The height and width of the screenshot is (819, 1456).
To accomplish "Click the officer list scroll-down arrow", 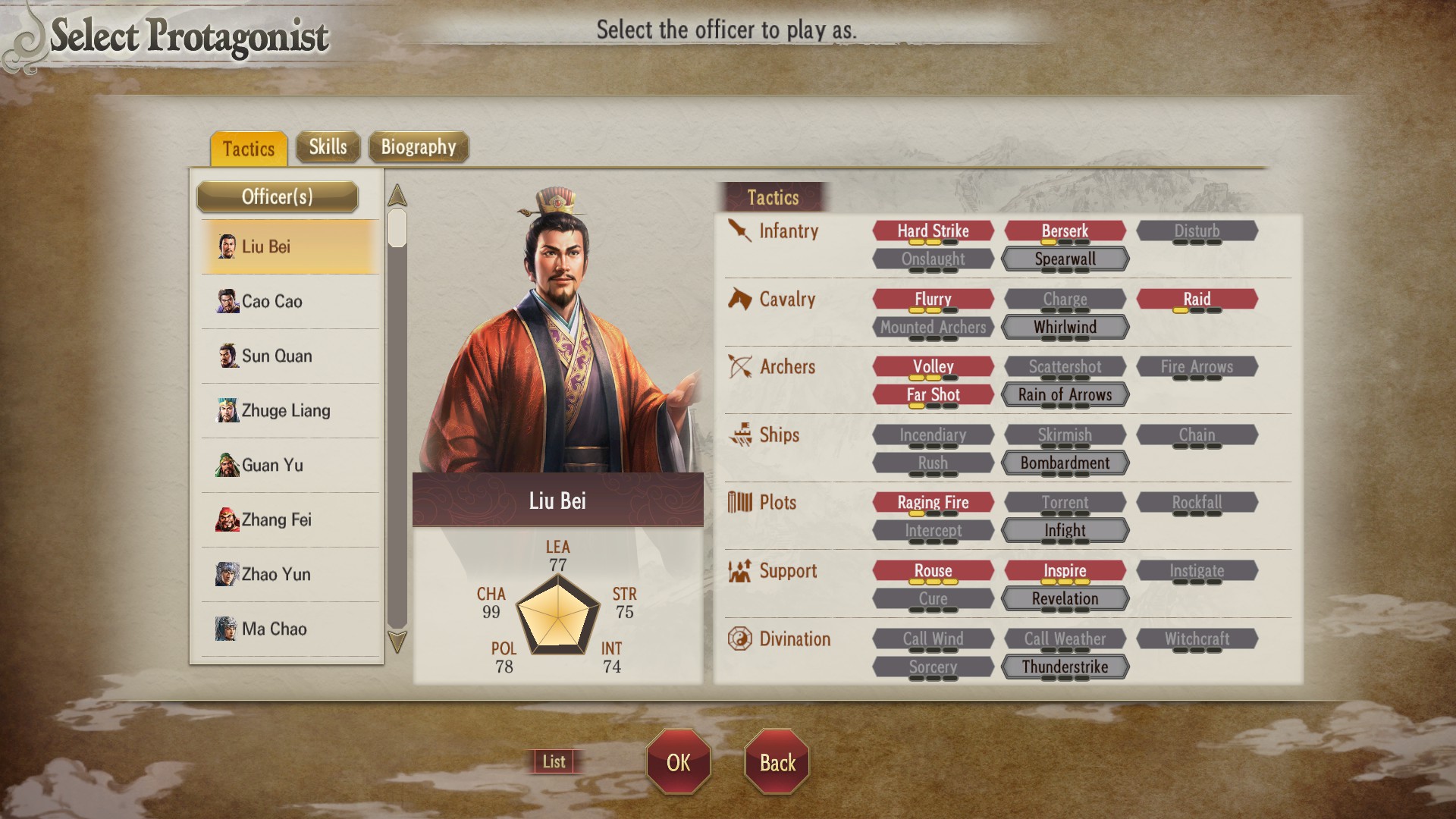I will [397, 642].
